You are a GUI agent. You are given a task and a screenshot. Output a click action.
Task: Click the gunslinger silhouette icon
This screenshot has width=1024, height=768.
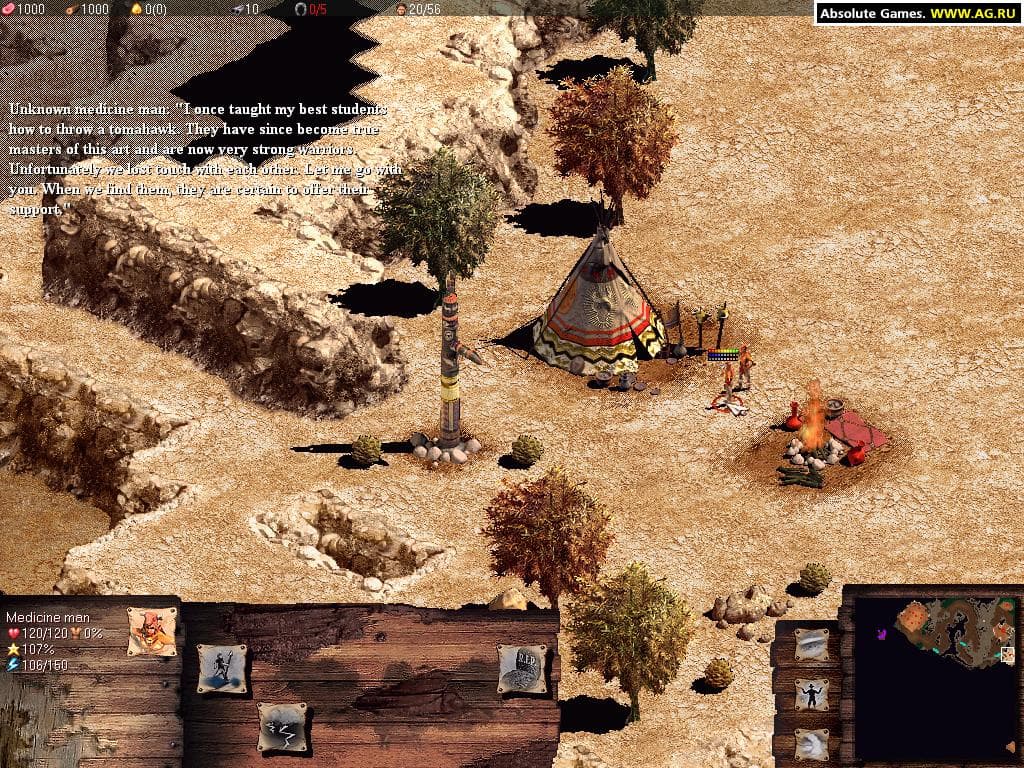810,694
